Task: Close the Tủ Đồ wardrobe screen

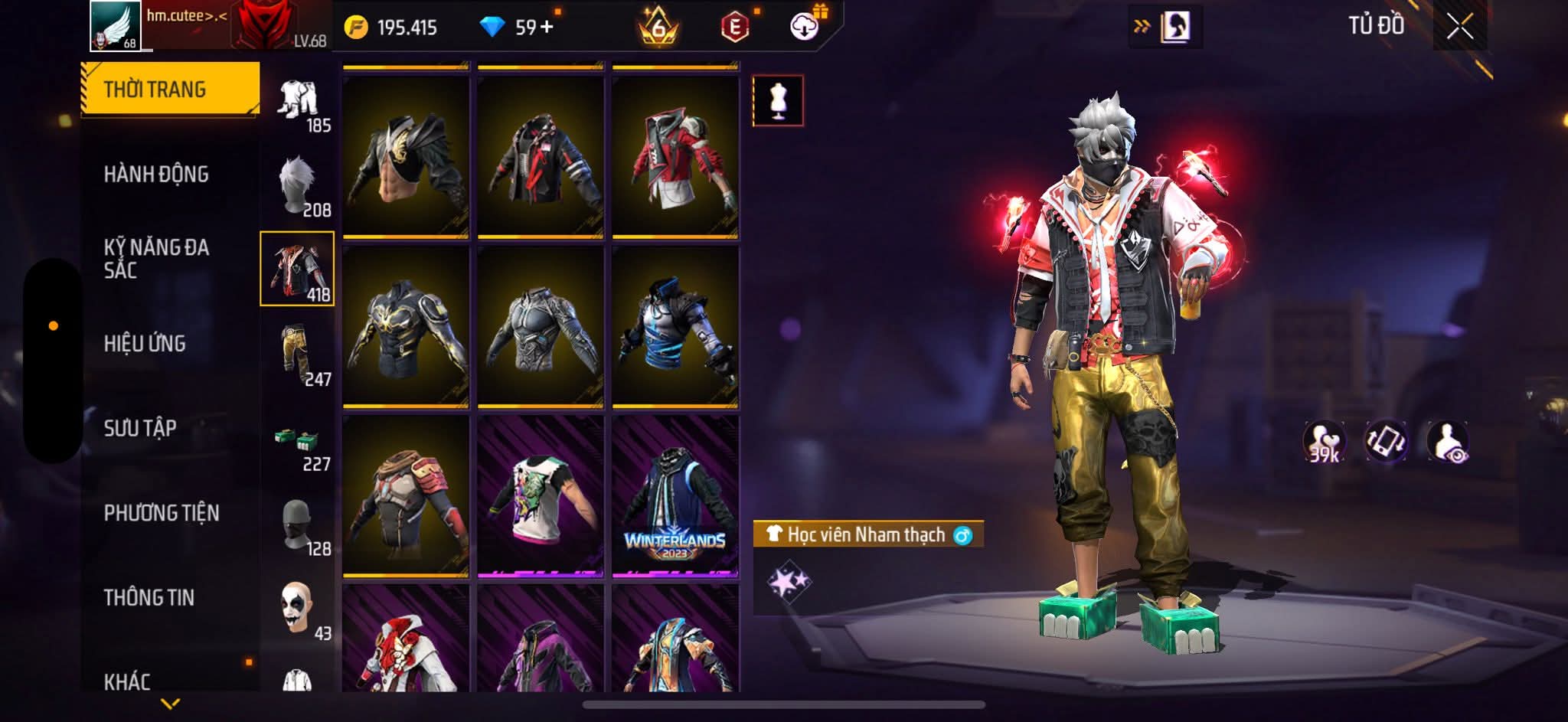Action: (1459, 28)
